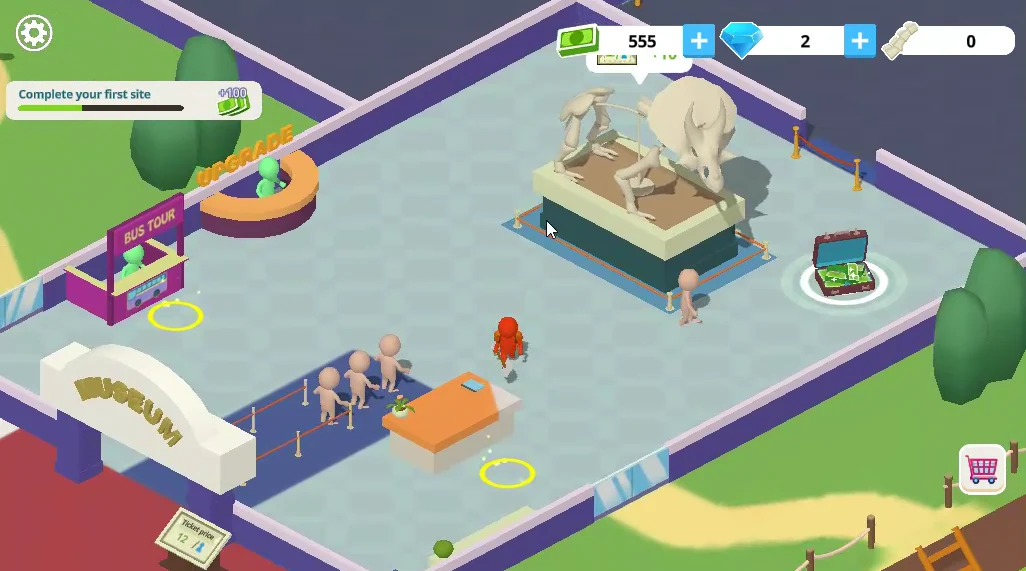Open the shopping cart store
The image size is (1026, 571).
[x=982, y=469]
